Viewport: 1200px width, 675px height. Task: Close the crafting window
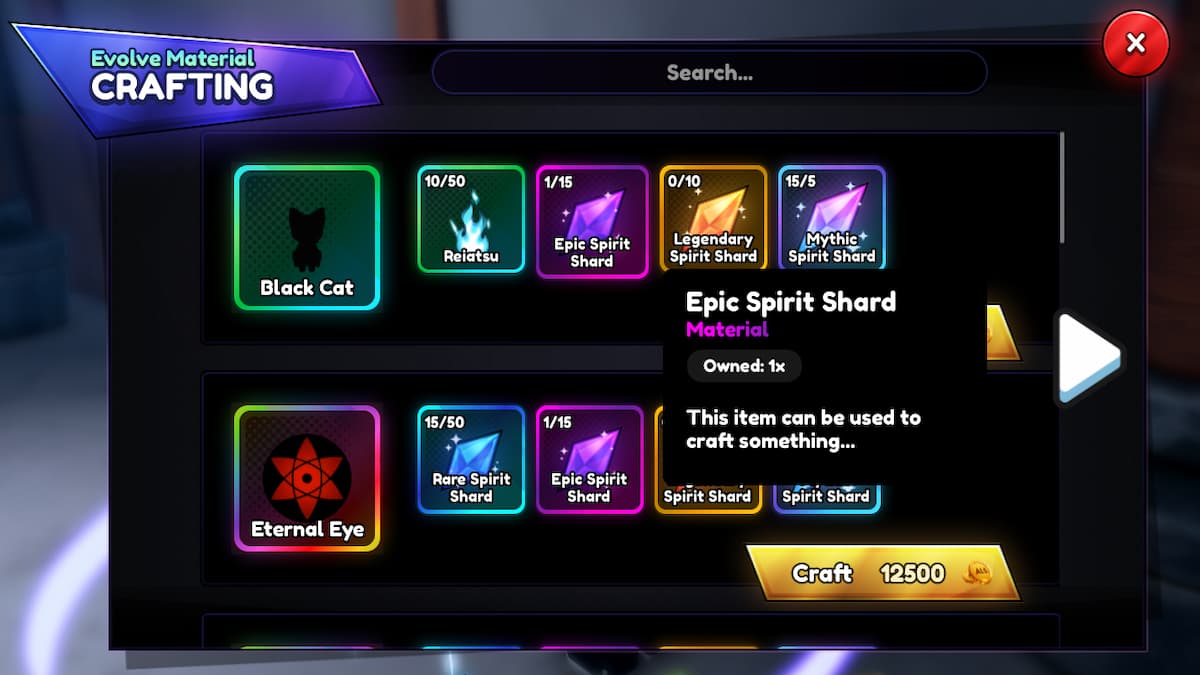click(1135, 44)
